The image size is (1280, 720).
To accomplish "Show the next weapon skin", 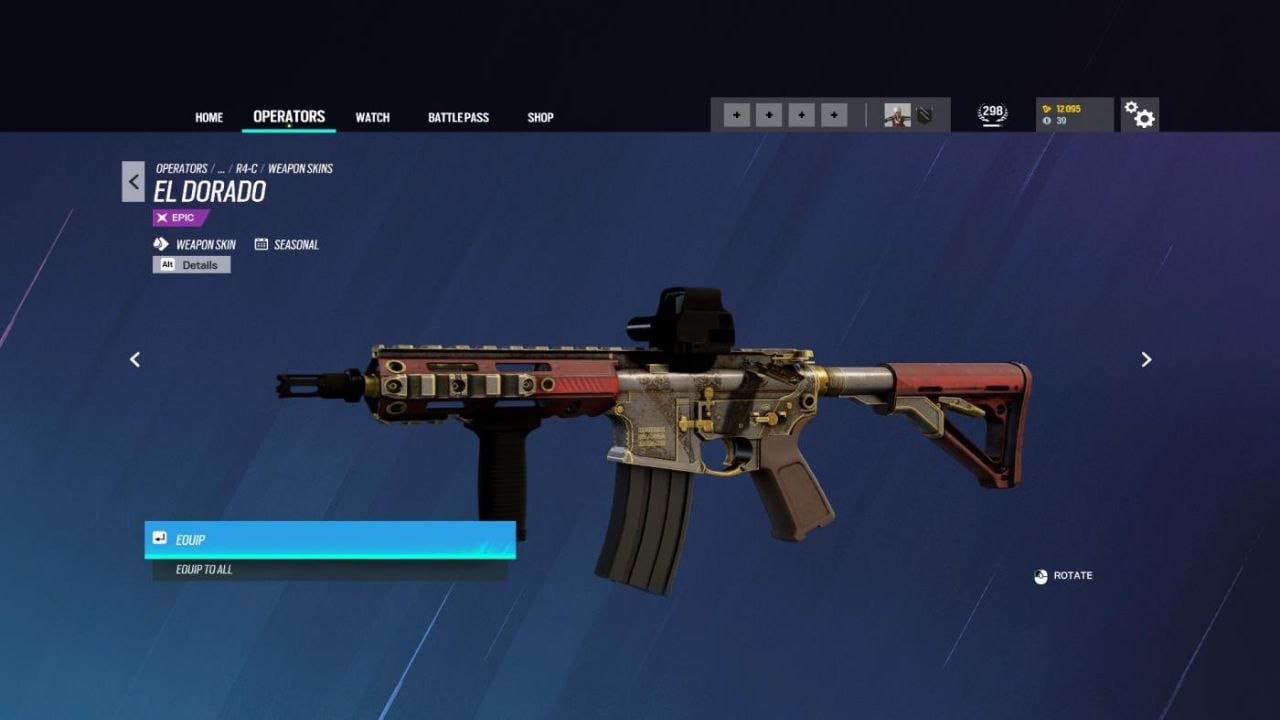I will (x=1146, y=360).
